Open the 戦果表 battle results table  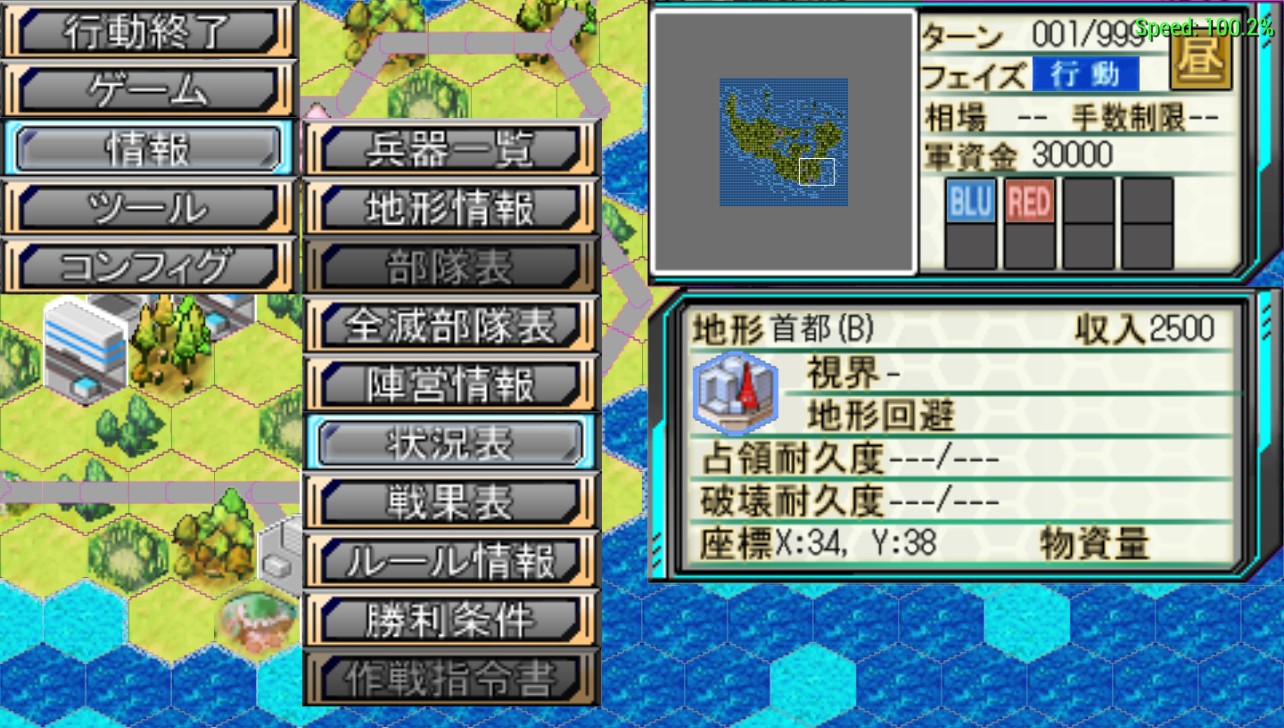(451, 502)
